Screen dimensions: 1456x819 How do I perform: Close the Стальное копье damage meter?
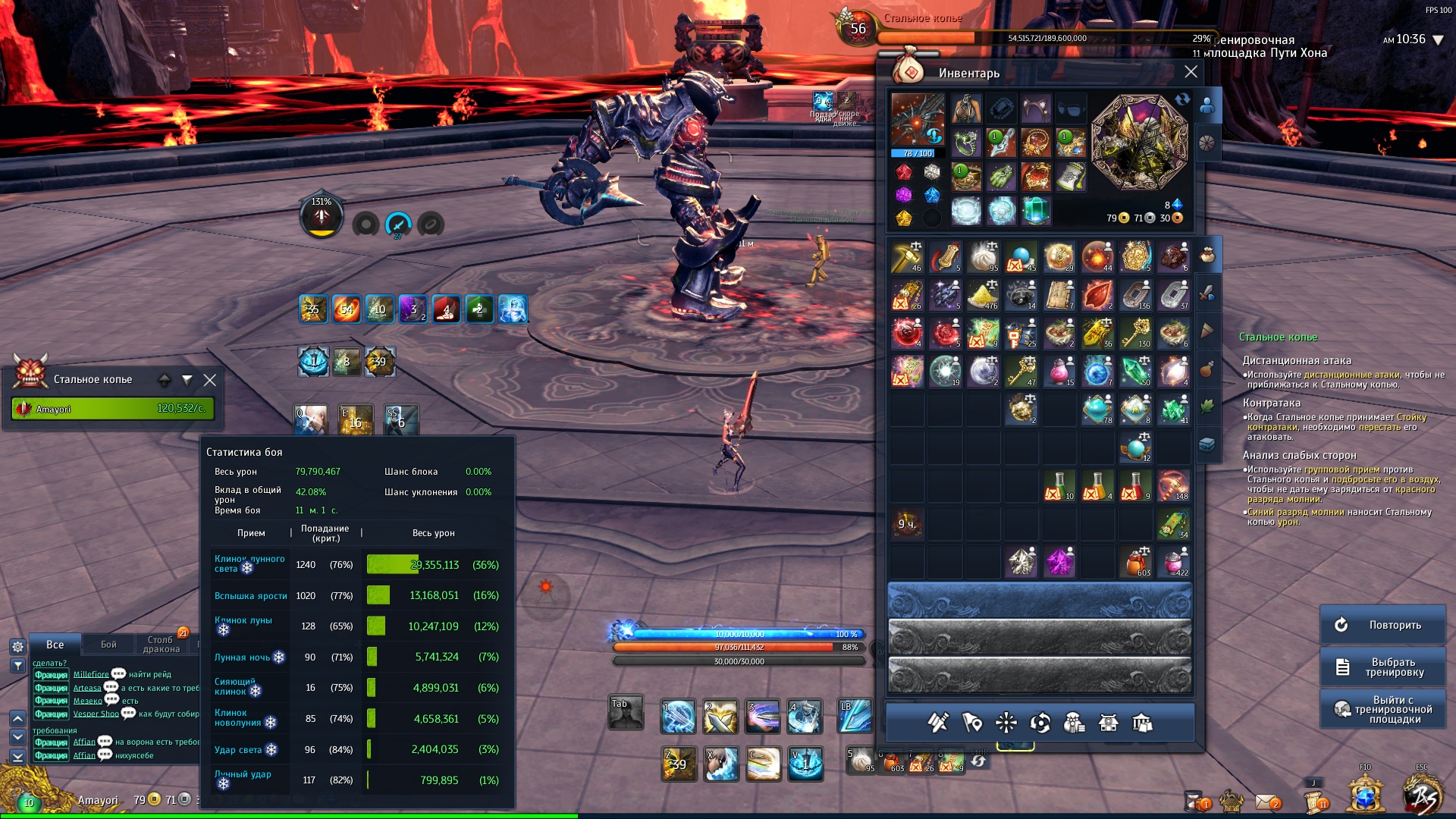210,380
